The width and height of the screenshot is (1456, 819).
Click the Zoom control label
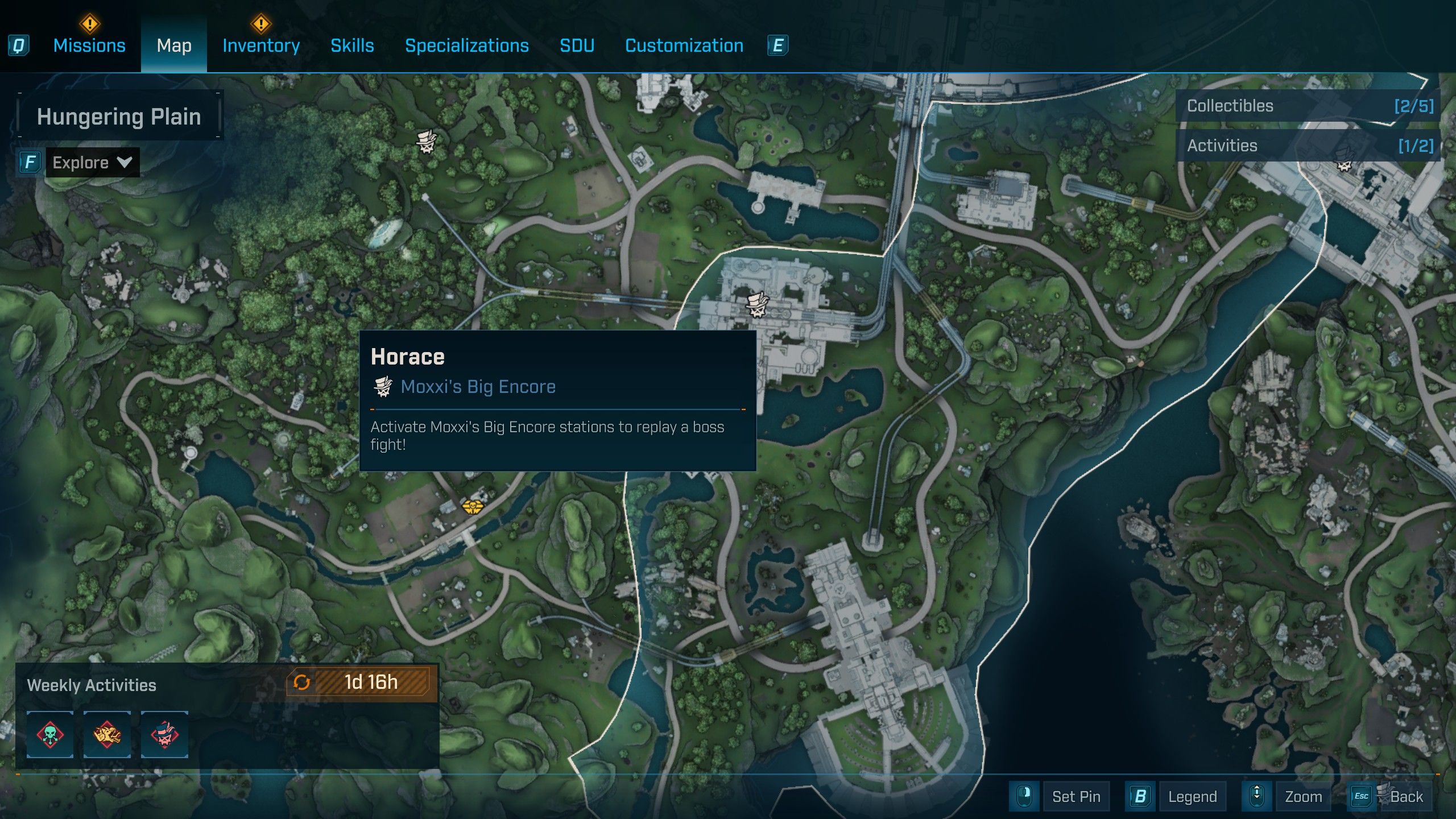pyautogui.click(x=1303, y=797)
